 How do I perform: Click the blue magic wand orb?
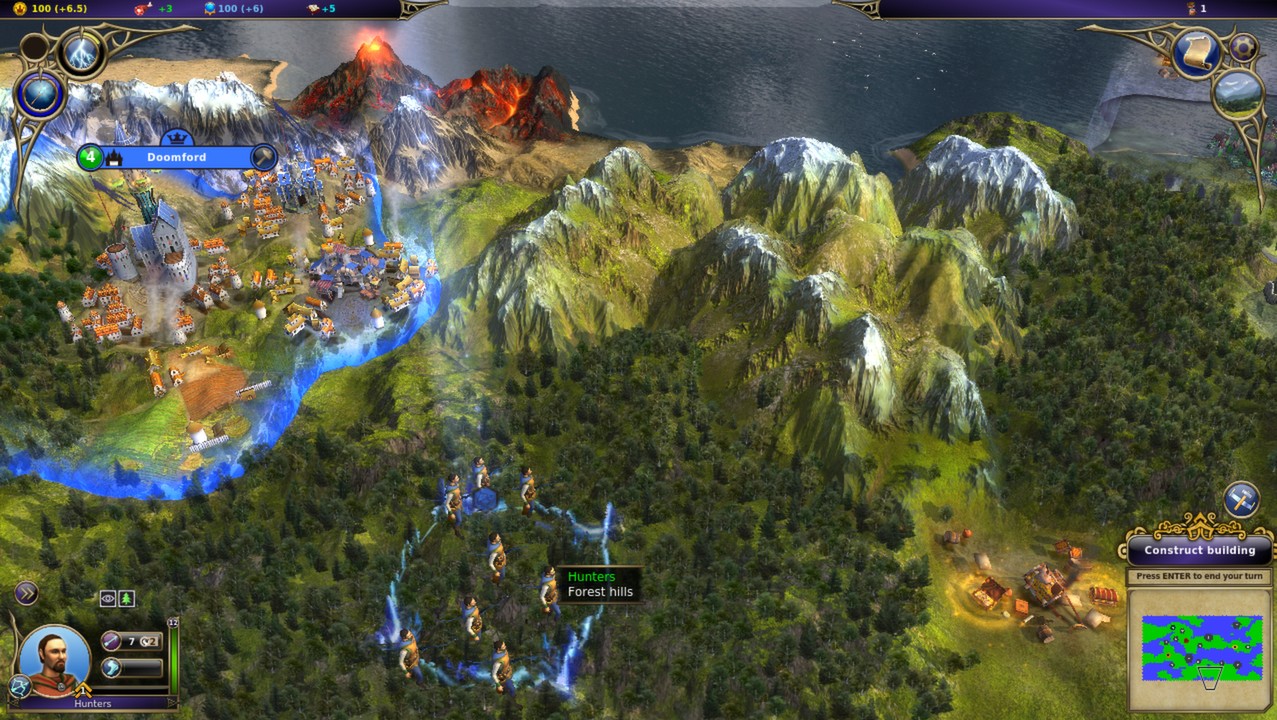(x=41, y=97)
